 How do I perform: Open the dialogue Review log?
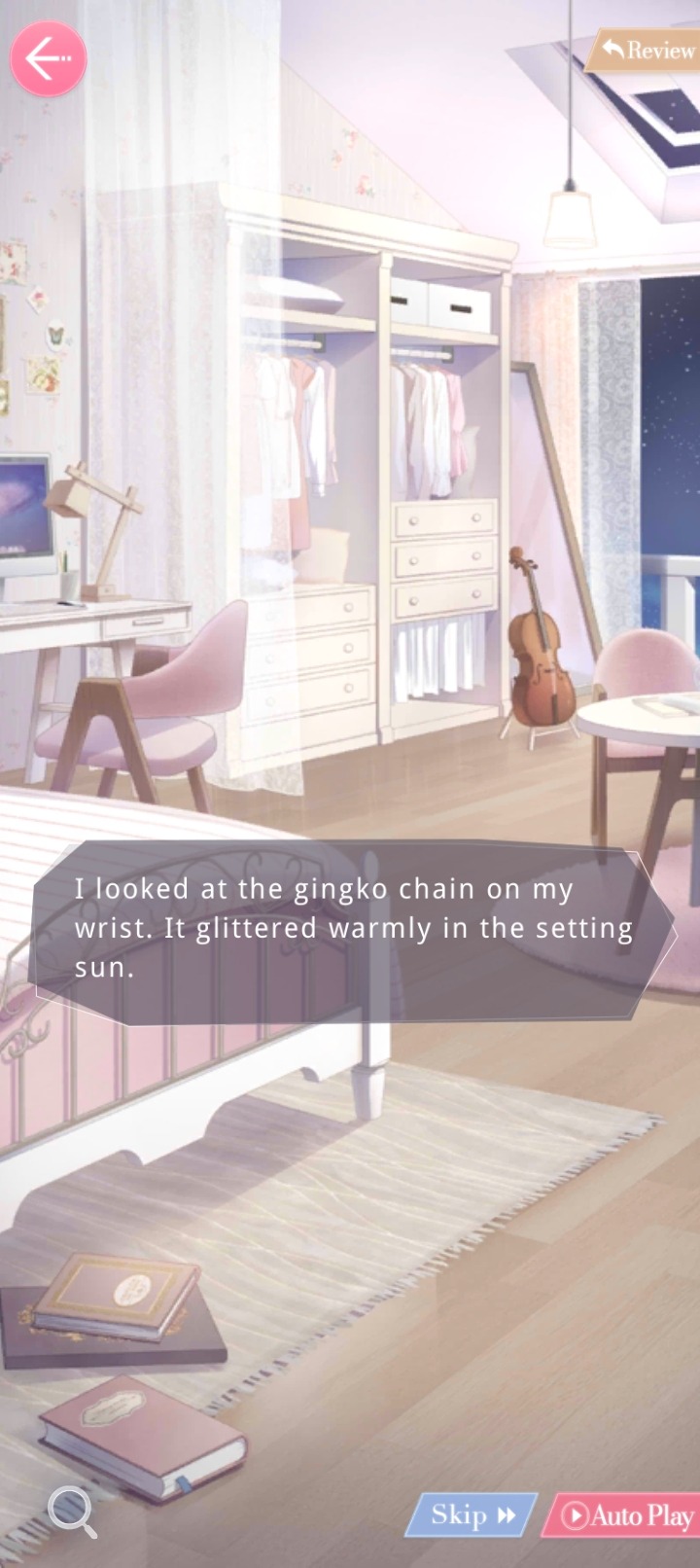click(646, 50)
